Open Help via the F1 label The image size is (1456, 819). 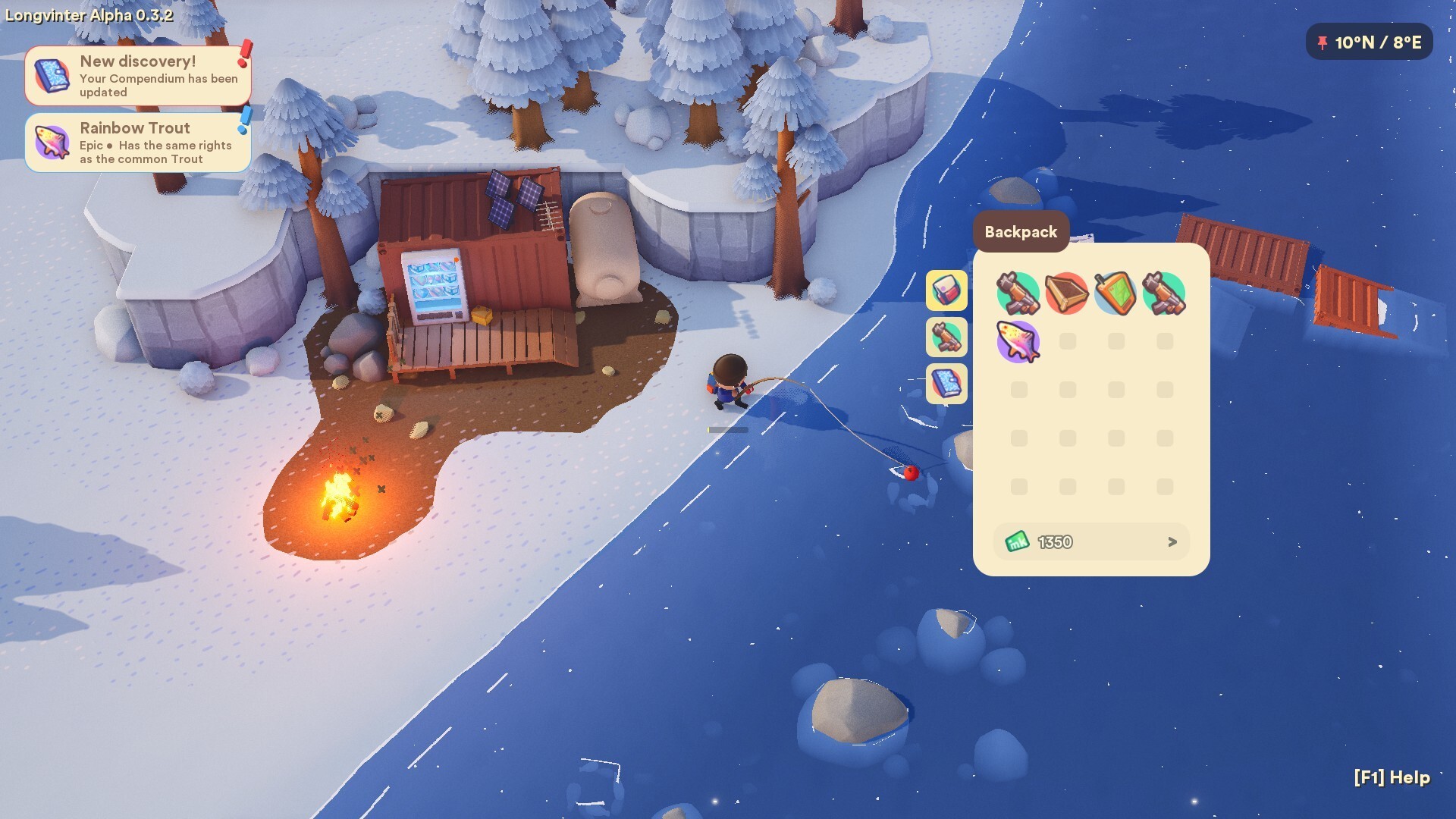(1391, 778)
